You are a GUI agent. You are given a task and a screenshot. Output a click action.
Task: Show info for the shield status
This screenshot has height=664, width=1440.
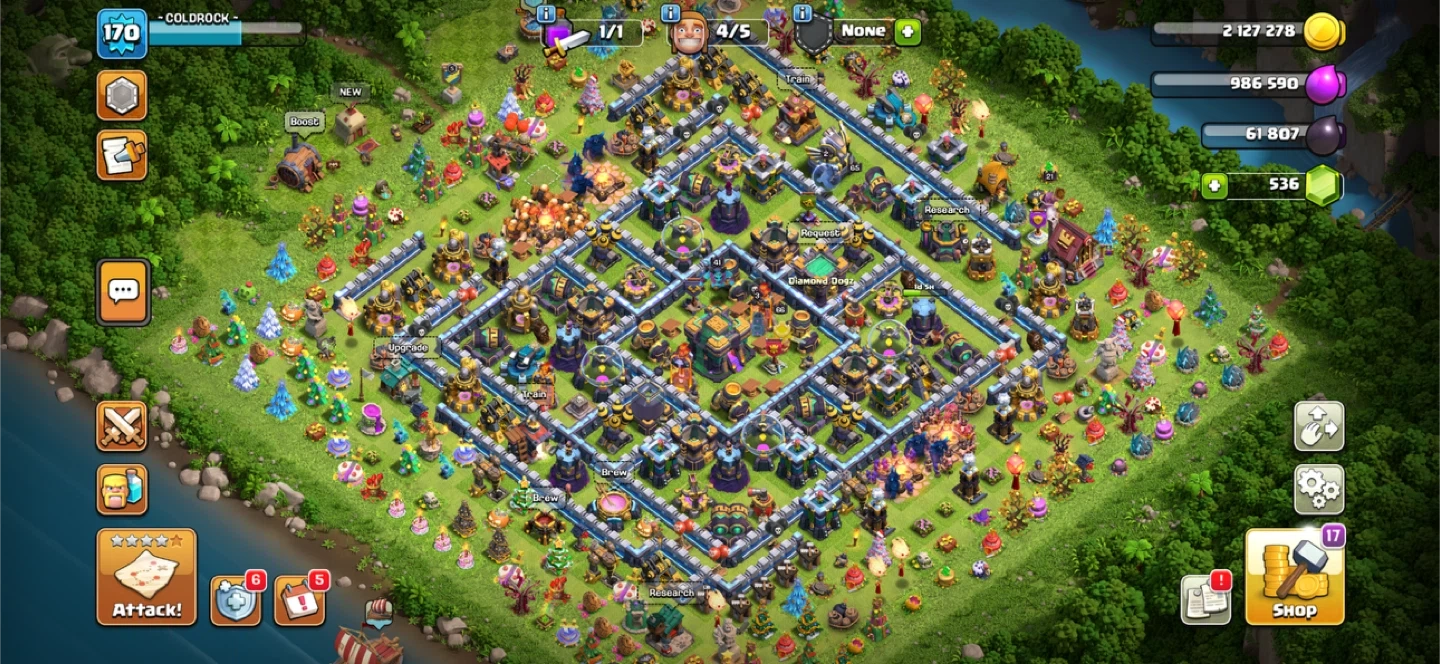point(802,13)
